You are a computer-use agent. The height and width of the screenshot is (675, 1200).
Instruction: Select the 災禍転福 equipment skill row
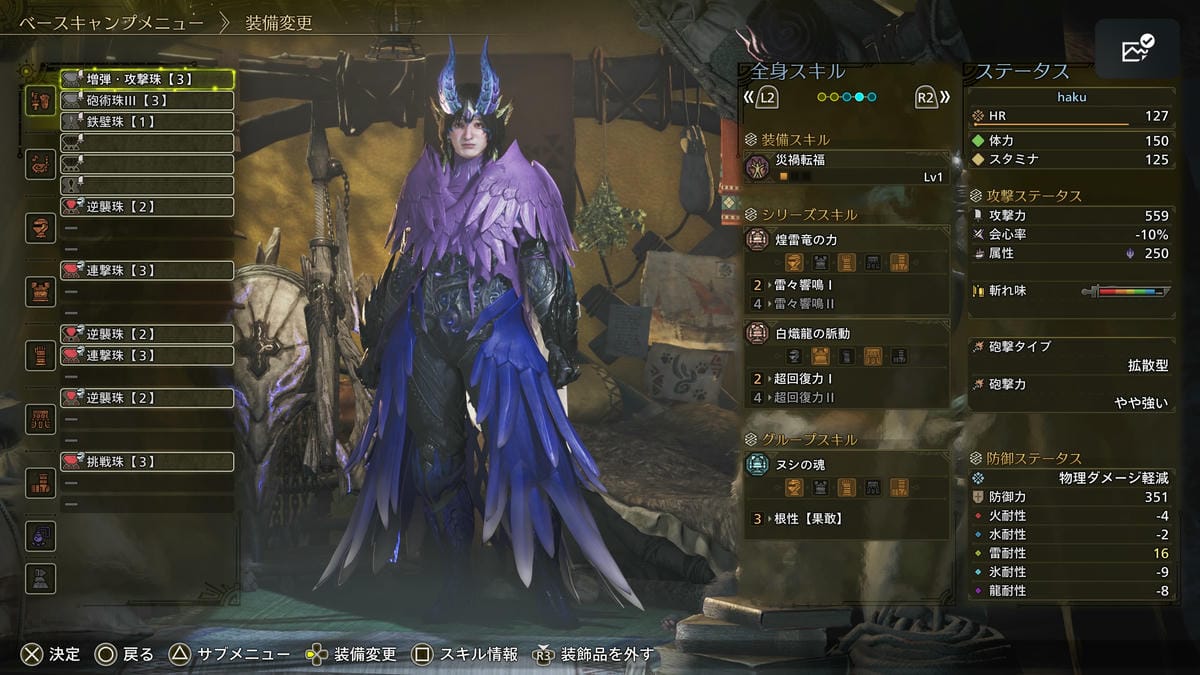click(846, 168)
